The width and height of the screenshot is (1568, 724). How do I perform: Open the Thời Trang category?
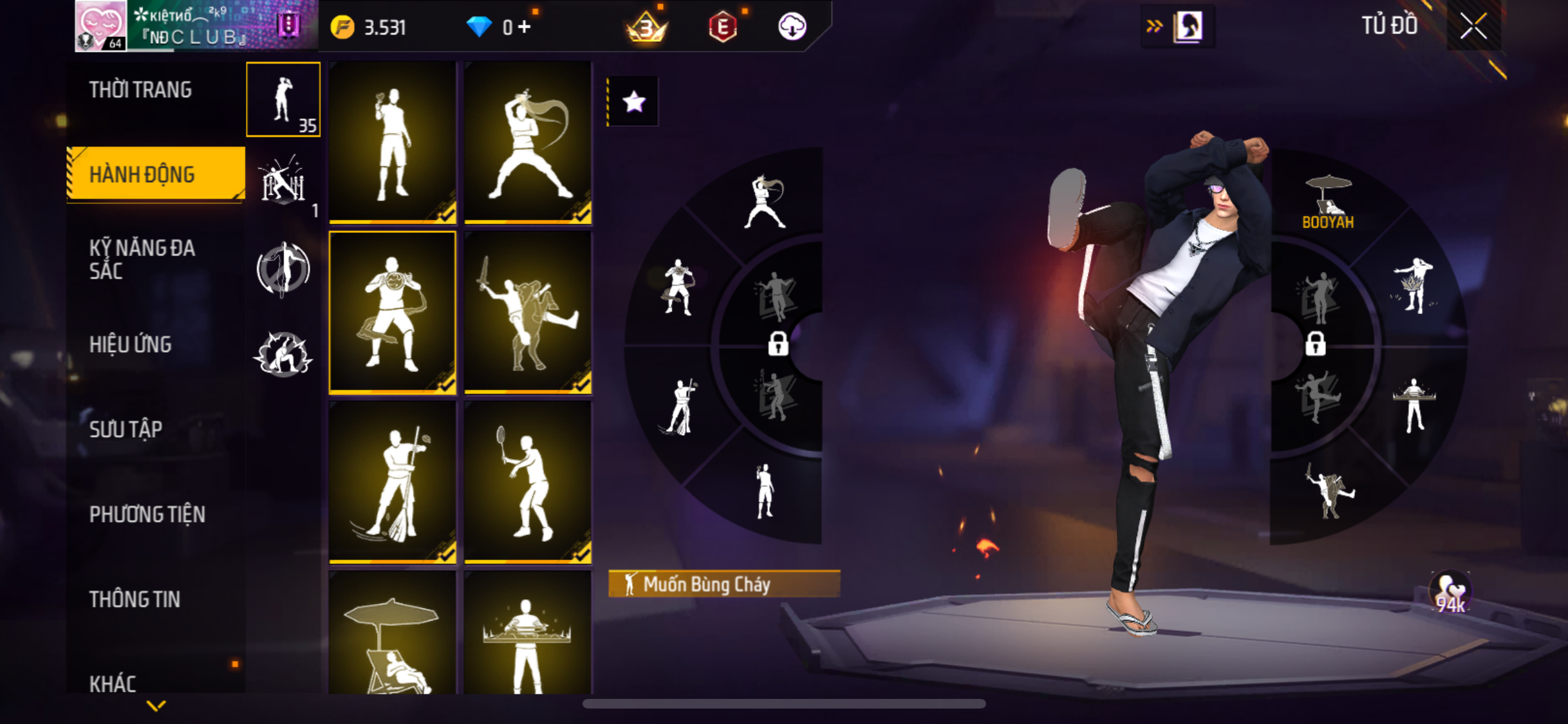pos(140,90)
